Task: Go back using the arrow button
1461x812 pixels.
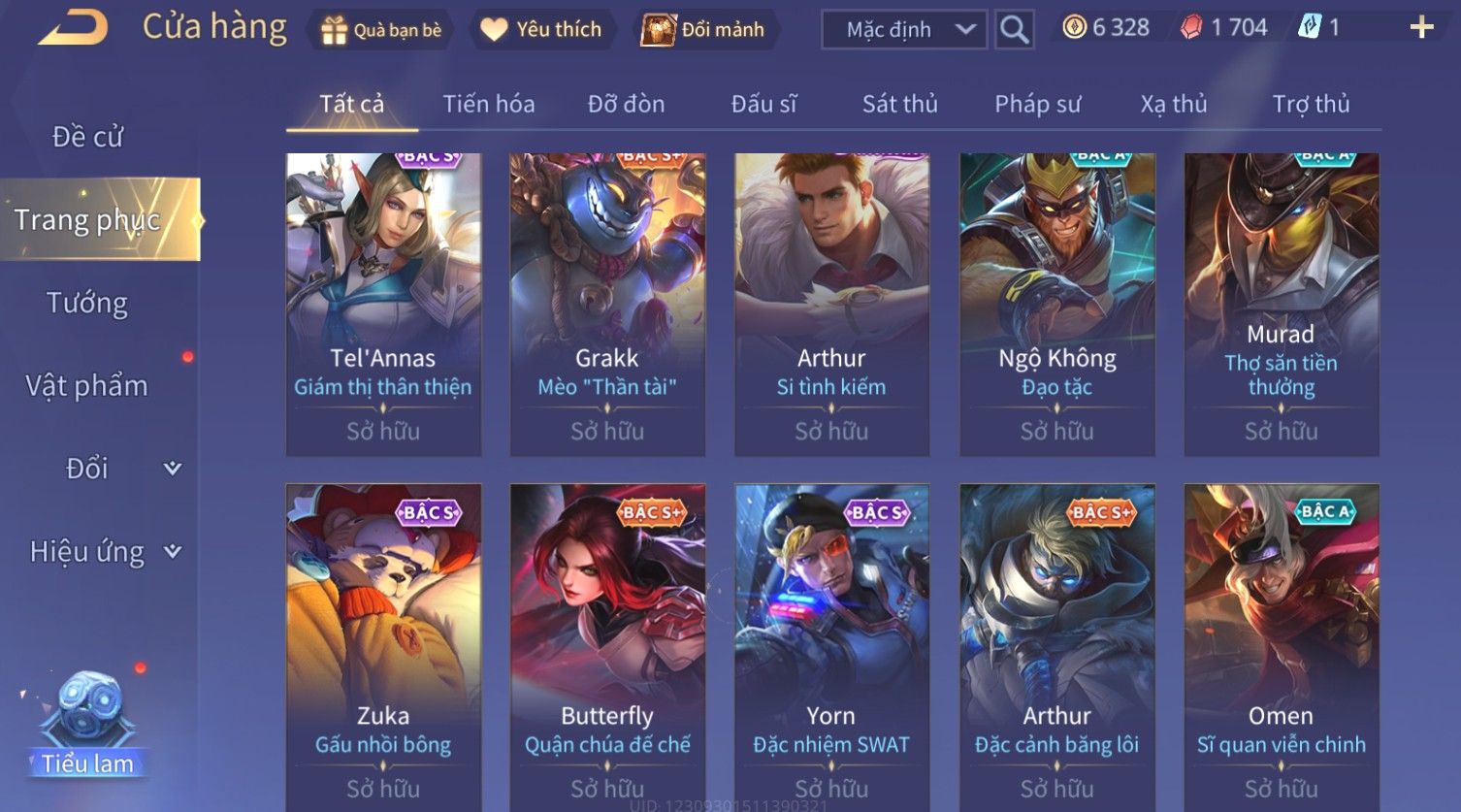Action: click(x=73, y=28)
